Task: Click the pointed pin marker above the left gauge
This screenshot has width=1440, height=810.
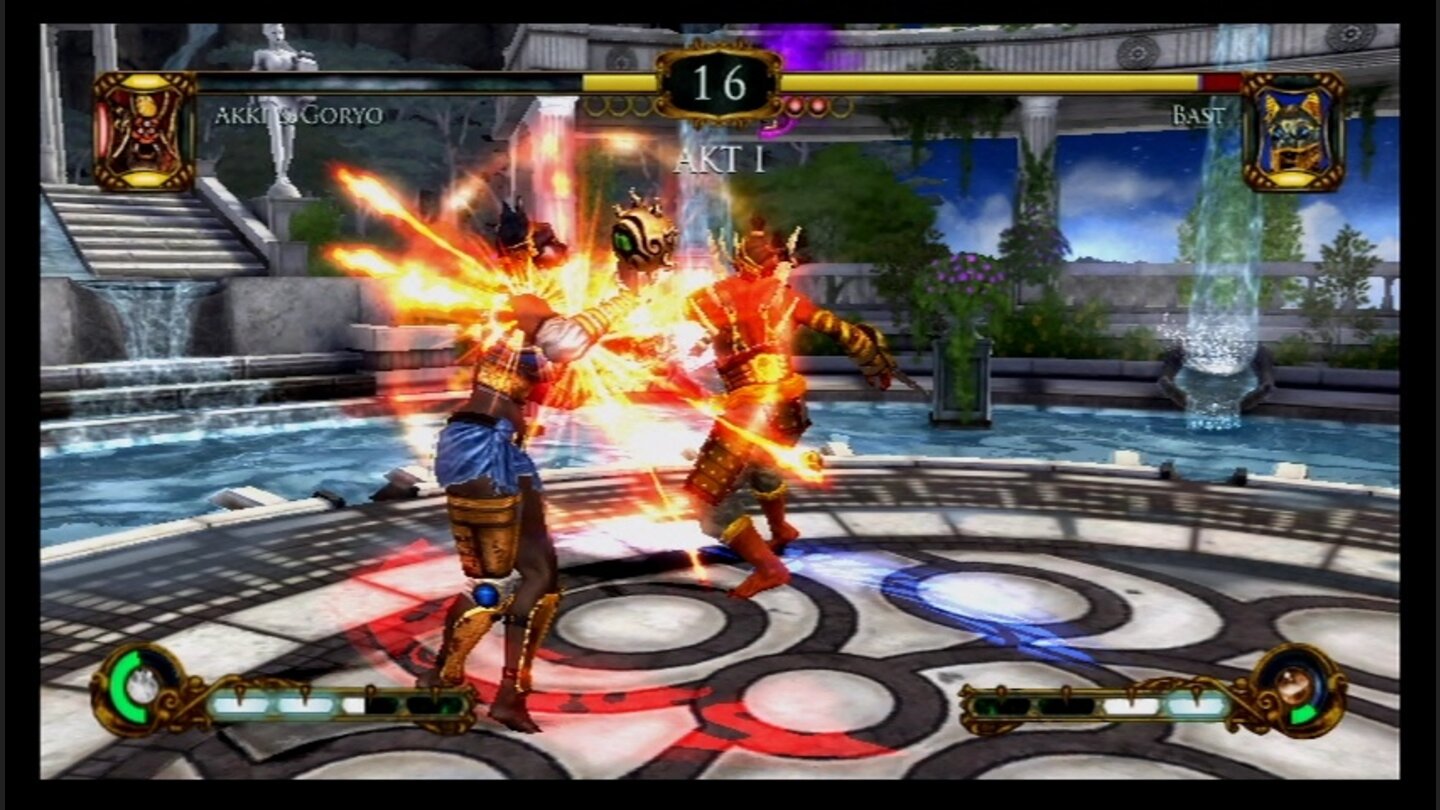Action: pyautogui.click(x=241, y=690)
